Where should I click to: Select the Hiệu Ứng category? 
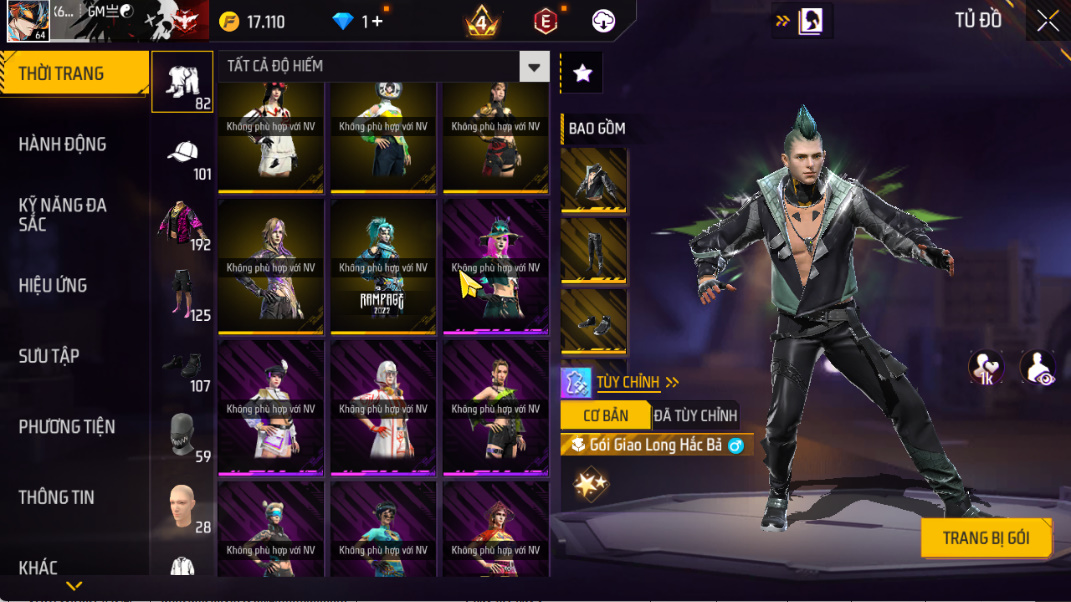52,285
